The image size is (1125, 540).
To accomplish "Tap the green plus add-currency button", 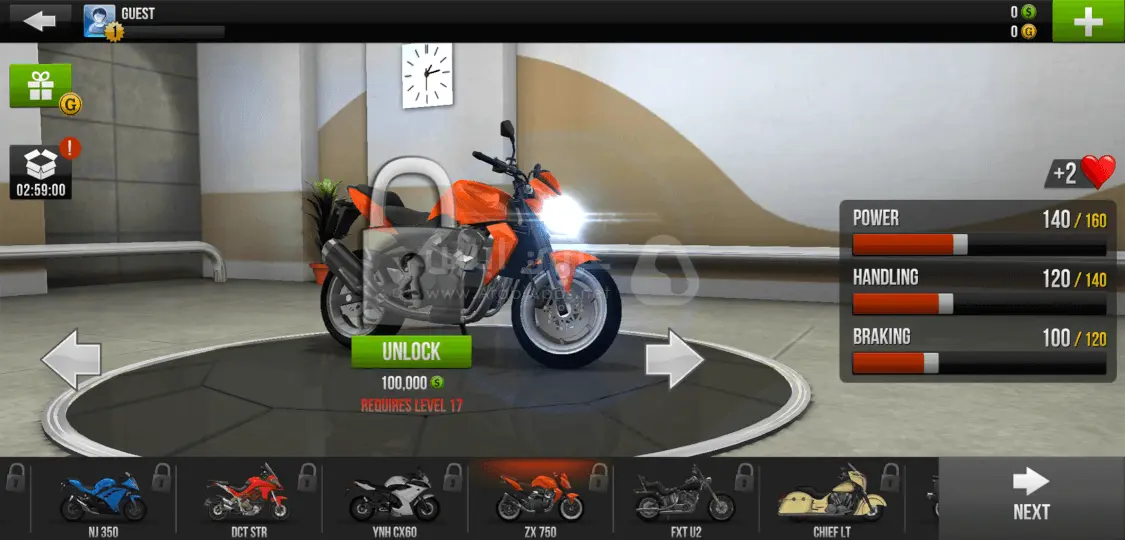I will point(1088,21).
